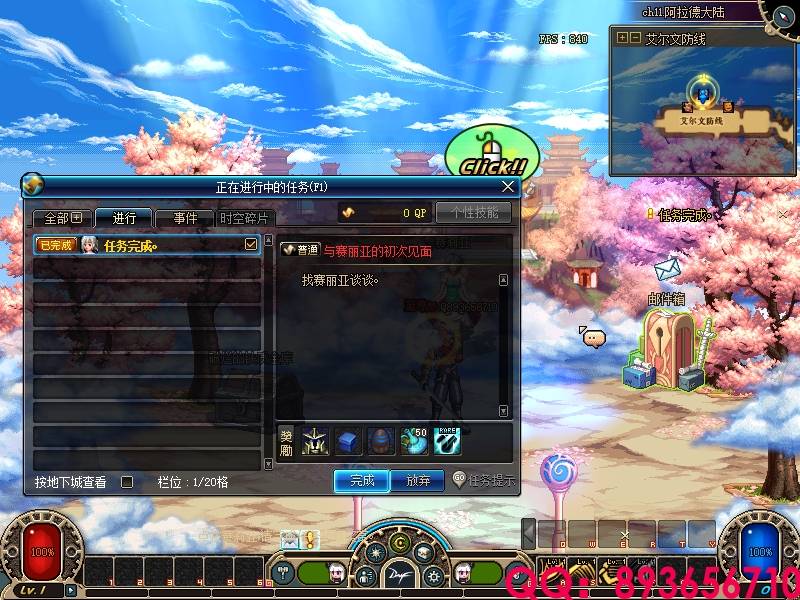Click the 个性技能 button
Viewport: 800px width, 600px height.
(x=473, y=213)
